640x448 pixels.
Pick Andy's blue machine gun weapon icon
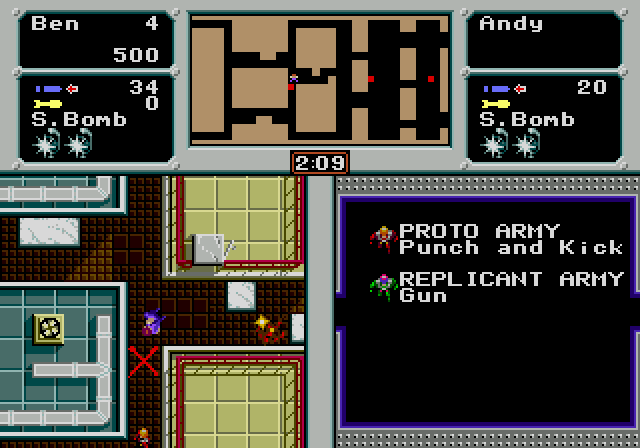click(497, 88)
